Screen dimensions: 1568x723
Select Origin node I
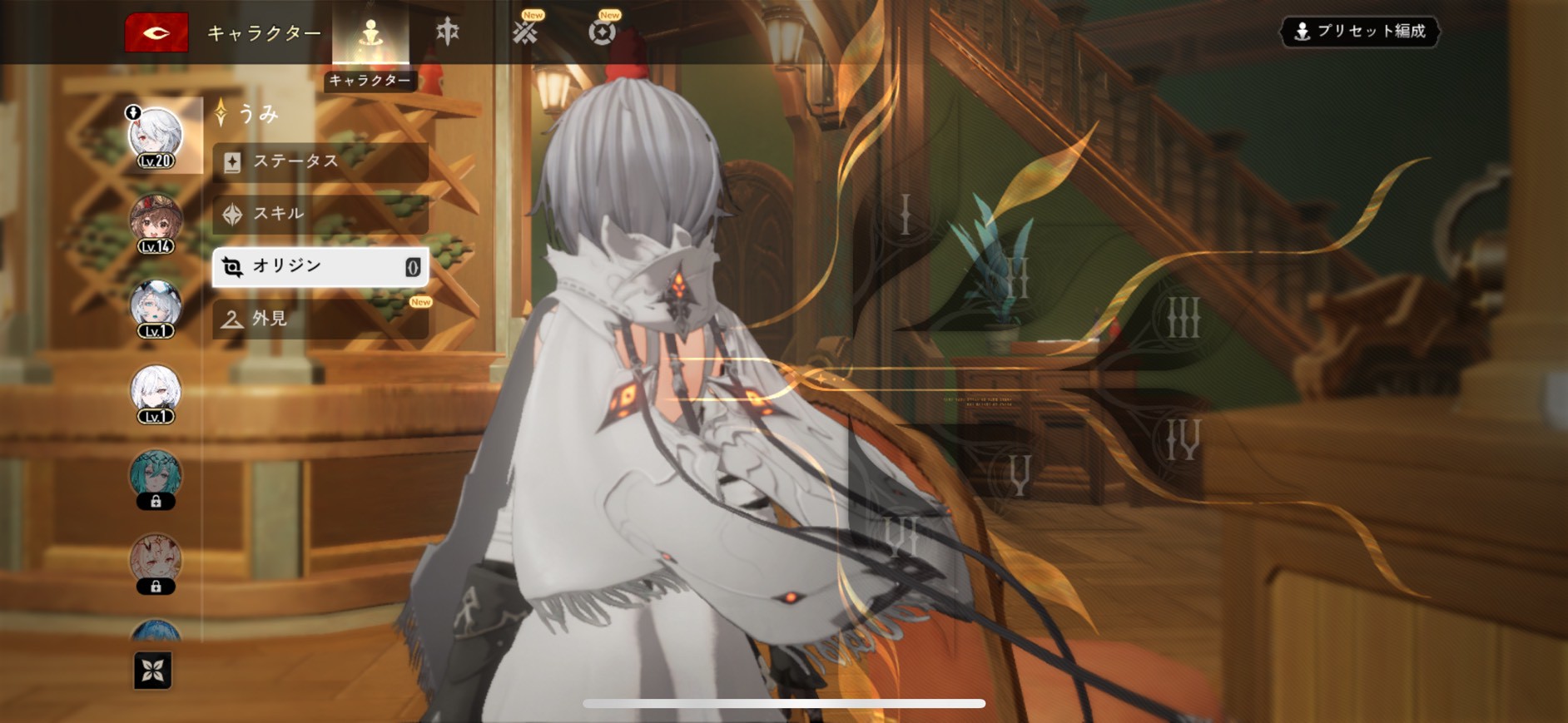click(x=906, y=215)
